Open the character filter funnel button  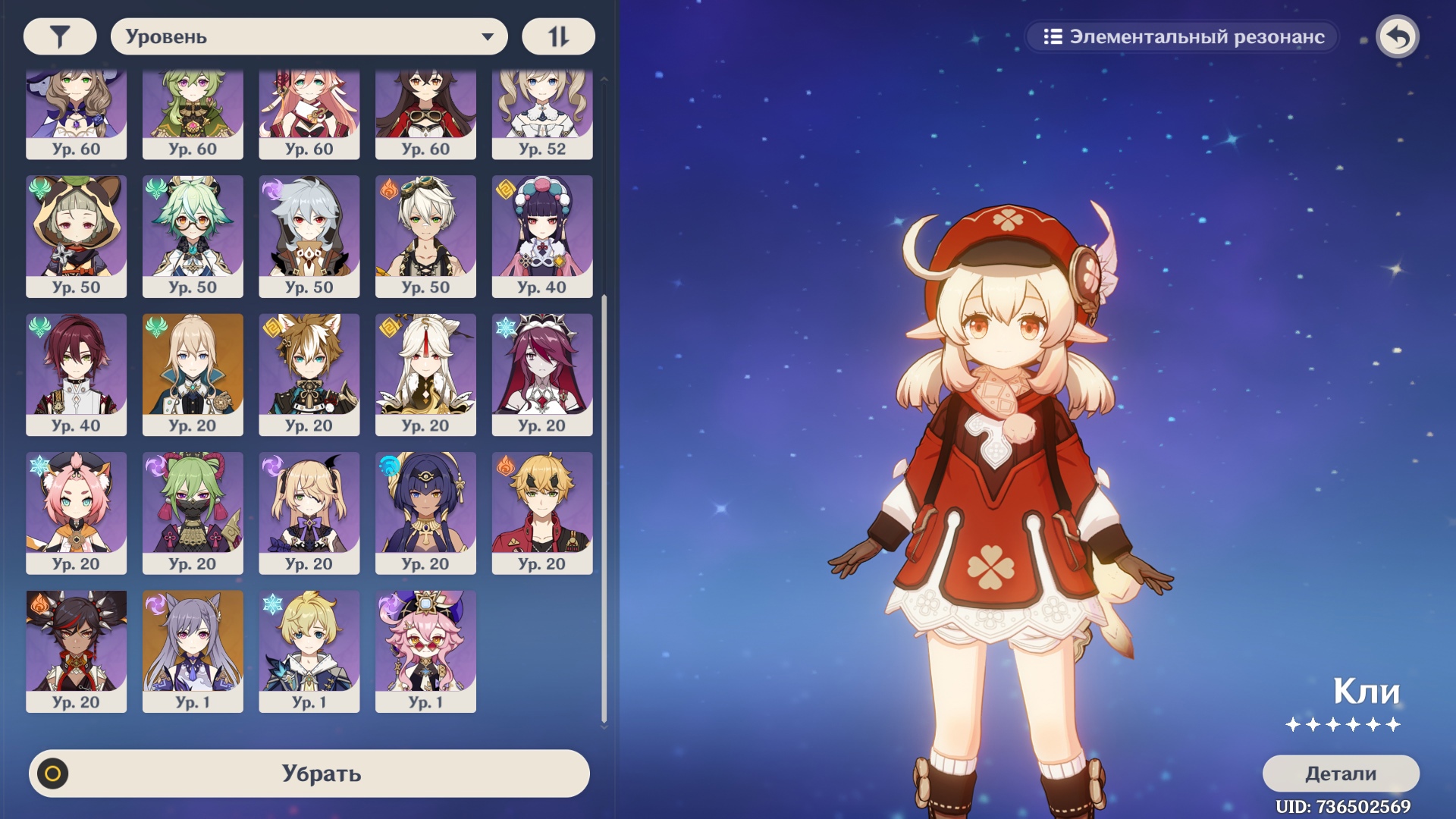tap(60, 36)
